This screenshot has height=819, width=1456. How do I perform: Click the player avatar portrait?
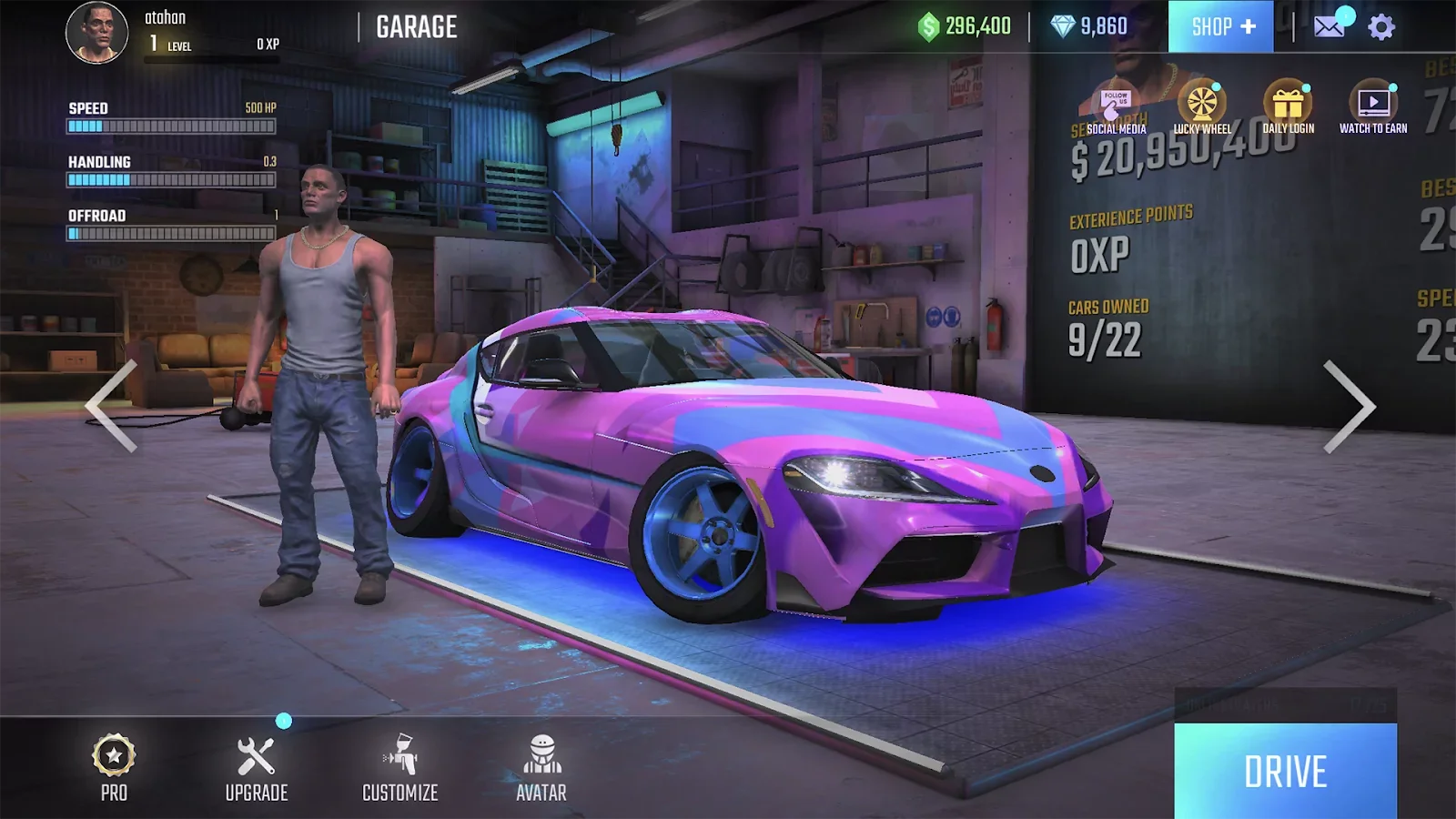(96, 33)
